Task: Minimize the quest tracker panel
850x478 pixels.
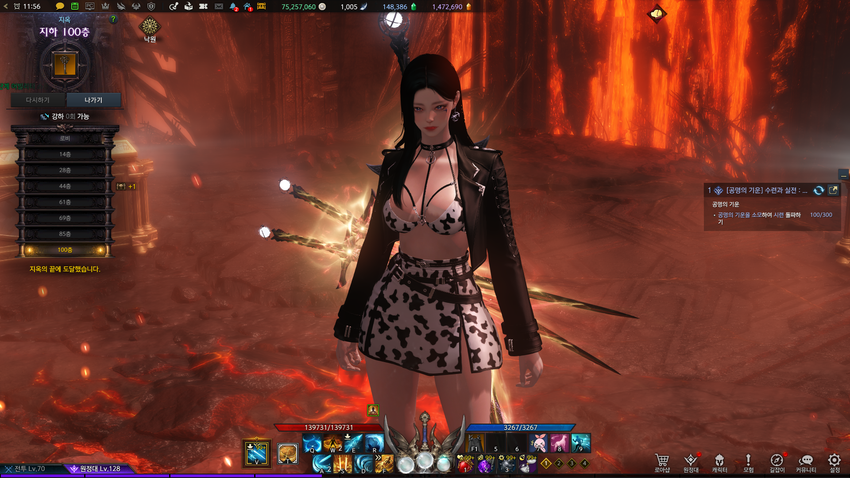Action: (843, 174)
